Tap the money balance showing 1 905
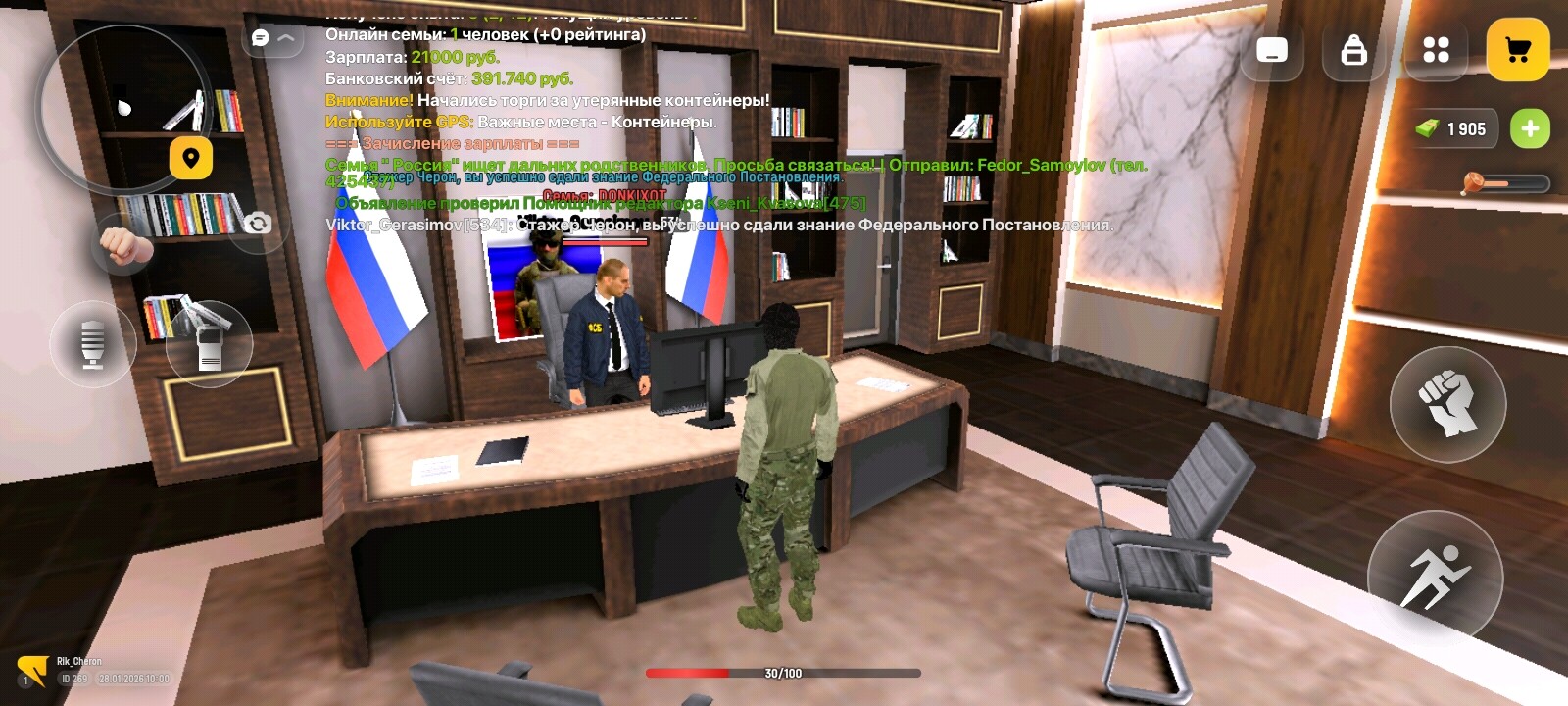This screenshot has width=1568, height=706. point(1457,128)
